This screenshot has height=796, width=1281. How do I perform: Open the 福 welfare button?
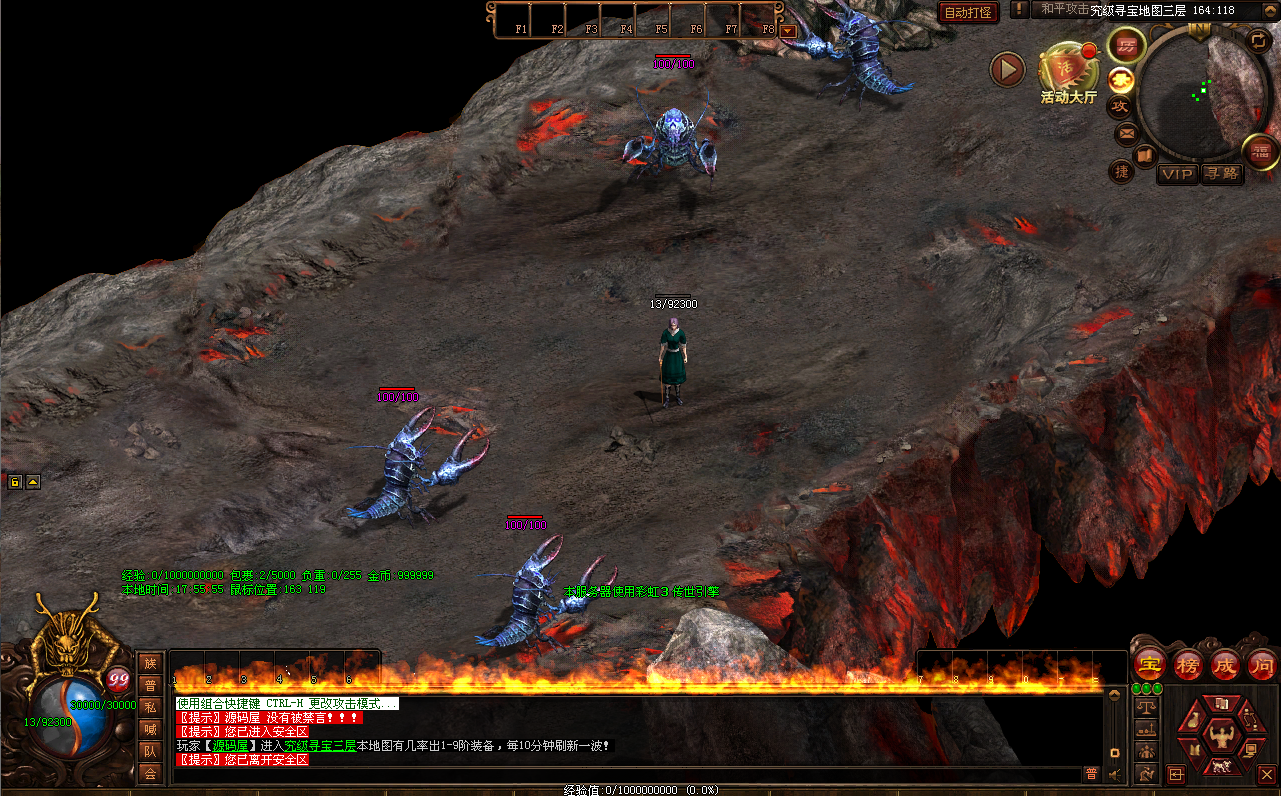(1261, 152)
